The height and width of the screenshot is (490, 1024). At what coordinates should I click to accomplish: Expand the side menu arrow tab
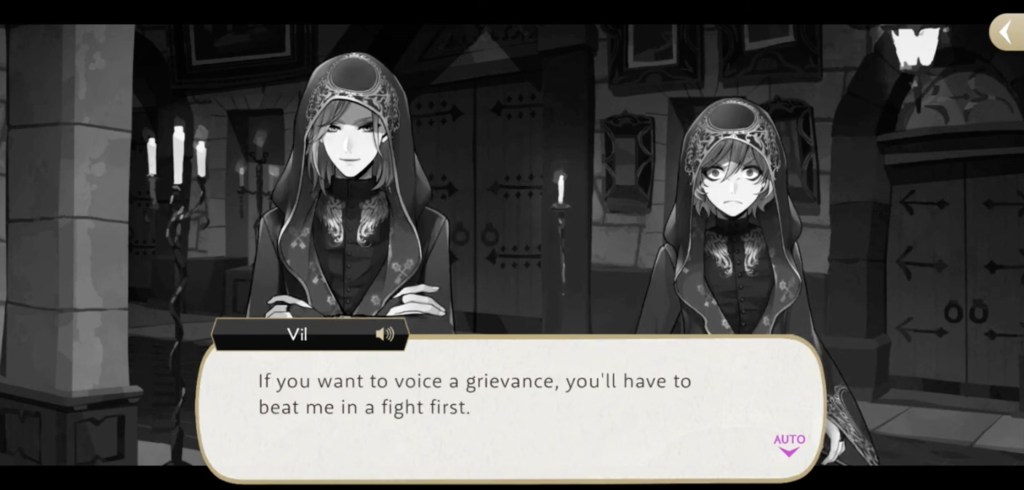(x=1005, y=33)
